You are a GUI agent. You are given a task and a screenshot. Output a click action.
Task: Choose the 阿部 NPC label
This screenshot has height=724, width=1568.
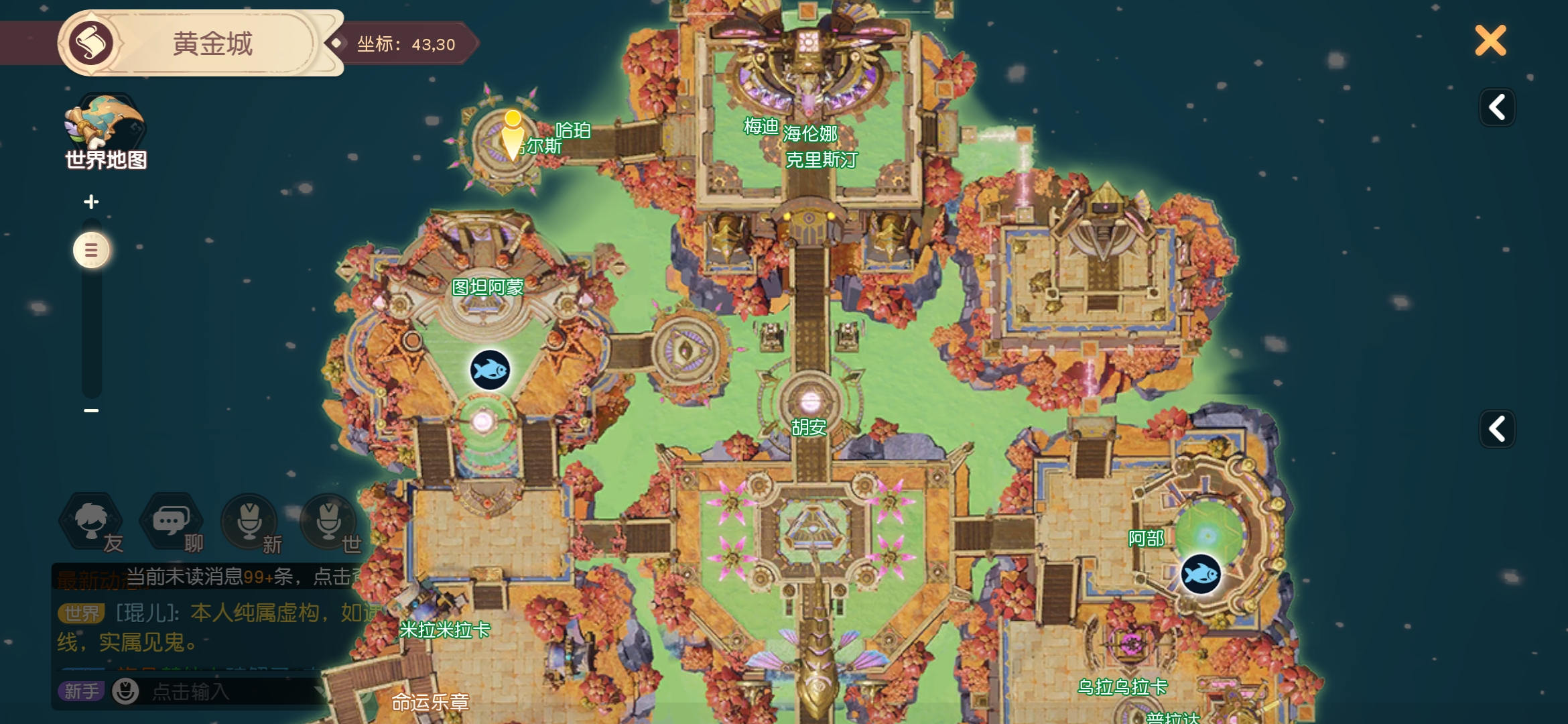[x=1146, y=538]
